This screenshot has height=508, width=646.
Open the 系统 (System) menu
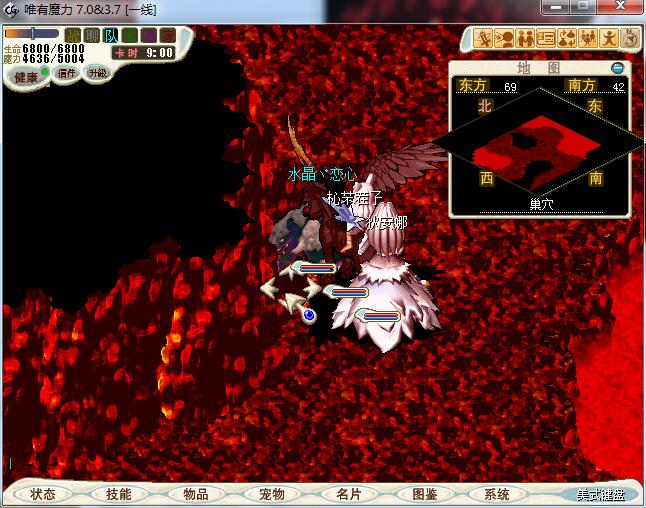[x=497, y=494]
